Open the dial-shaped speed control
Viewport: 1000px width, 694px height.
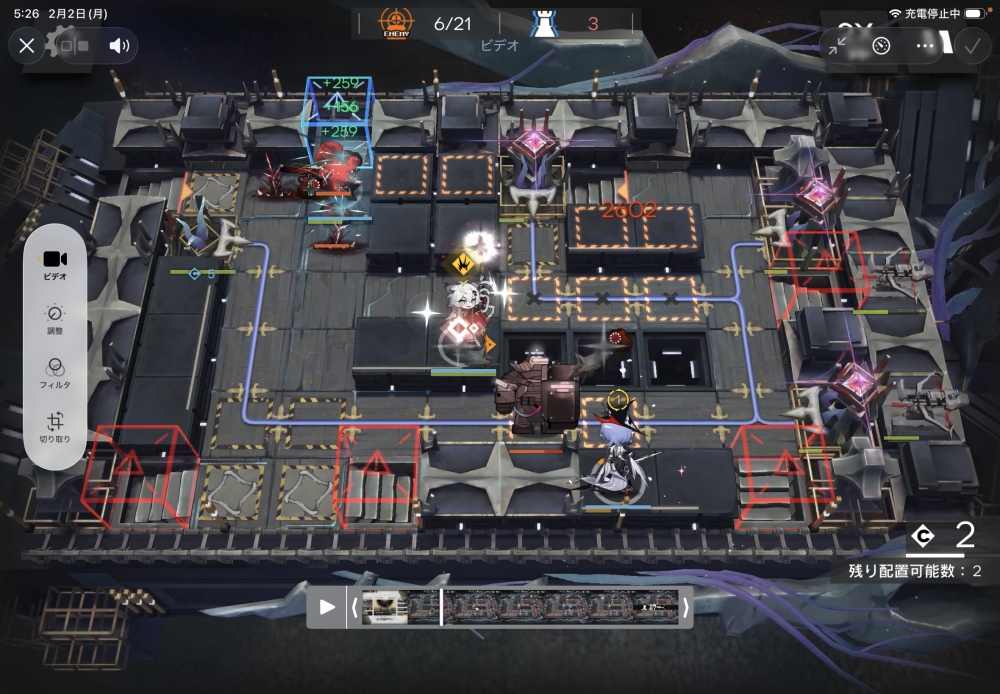pos(881,46)
